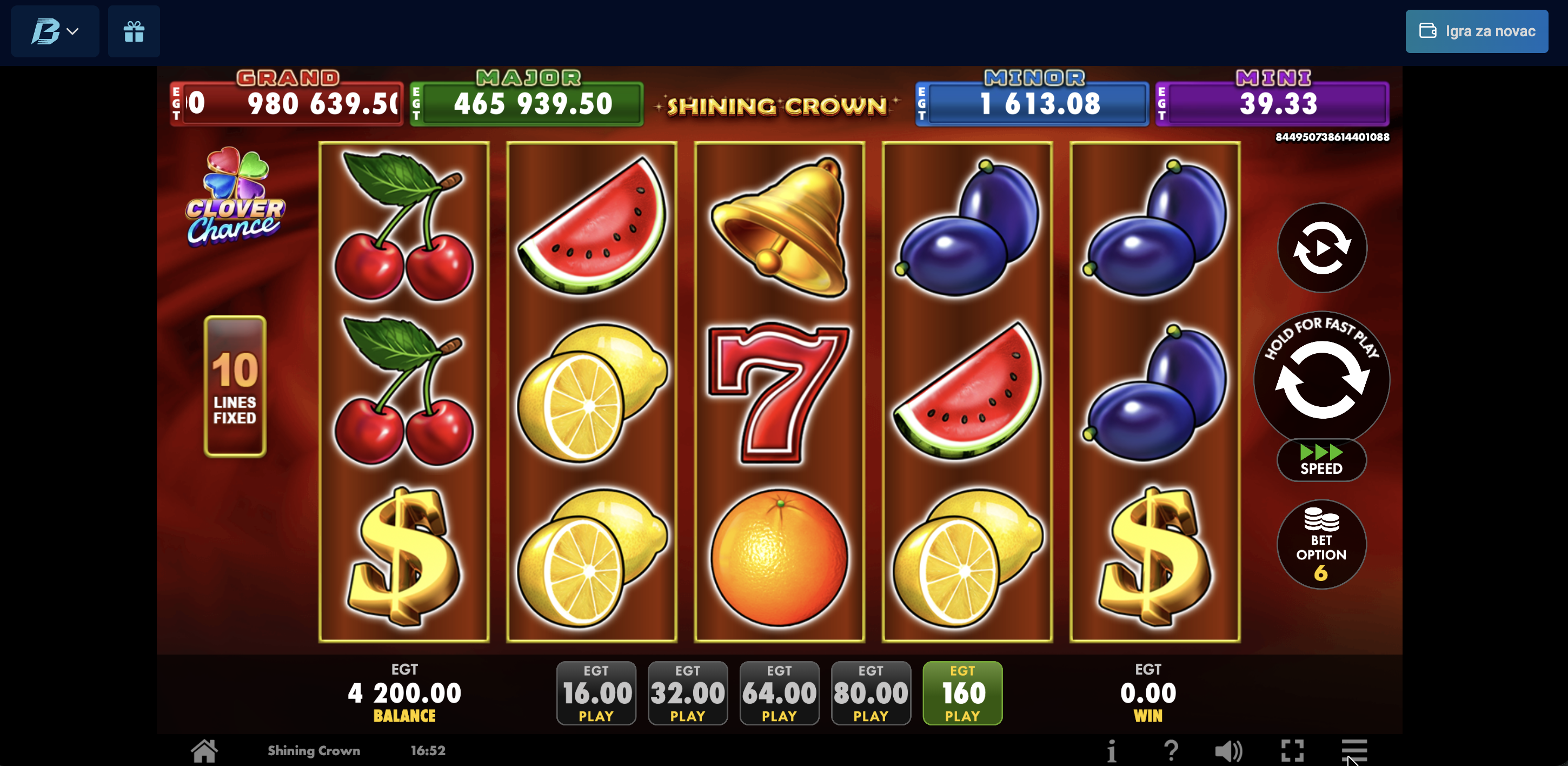The width and height of the screenshot is (1568, 766).
Task: Open the help question mark
Action: [1171, 751]
